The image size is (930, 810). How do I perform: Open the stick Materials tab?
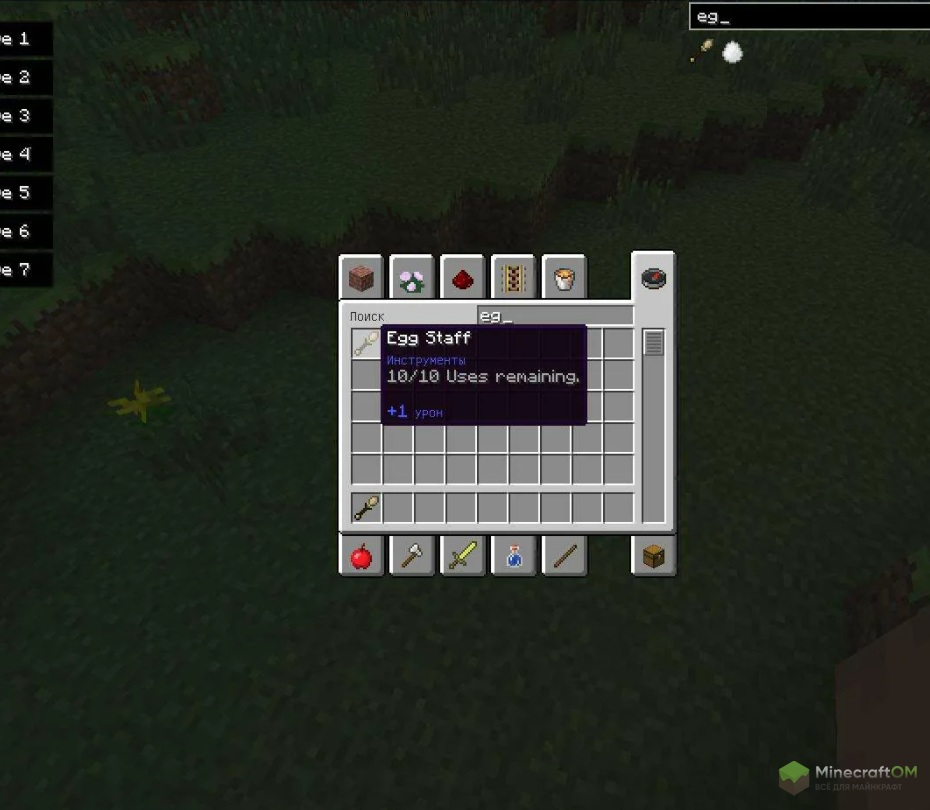pos(564,556)
